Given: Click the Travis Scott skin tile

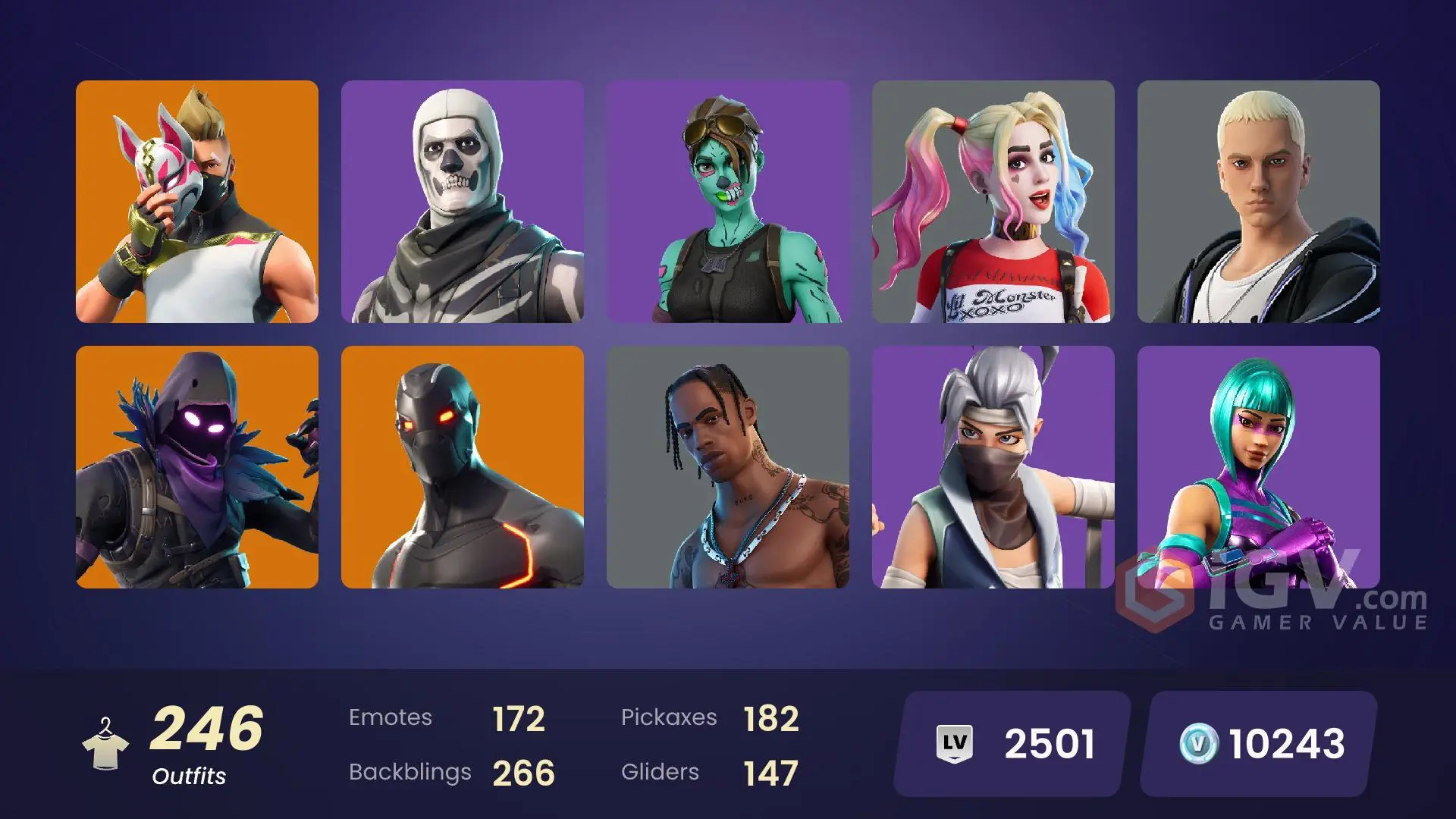Looking at the screenshot, I should click(729, 466).
